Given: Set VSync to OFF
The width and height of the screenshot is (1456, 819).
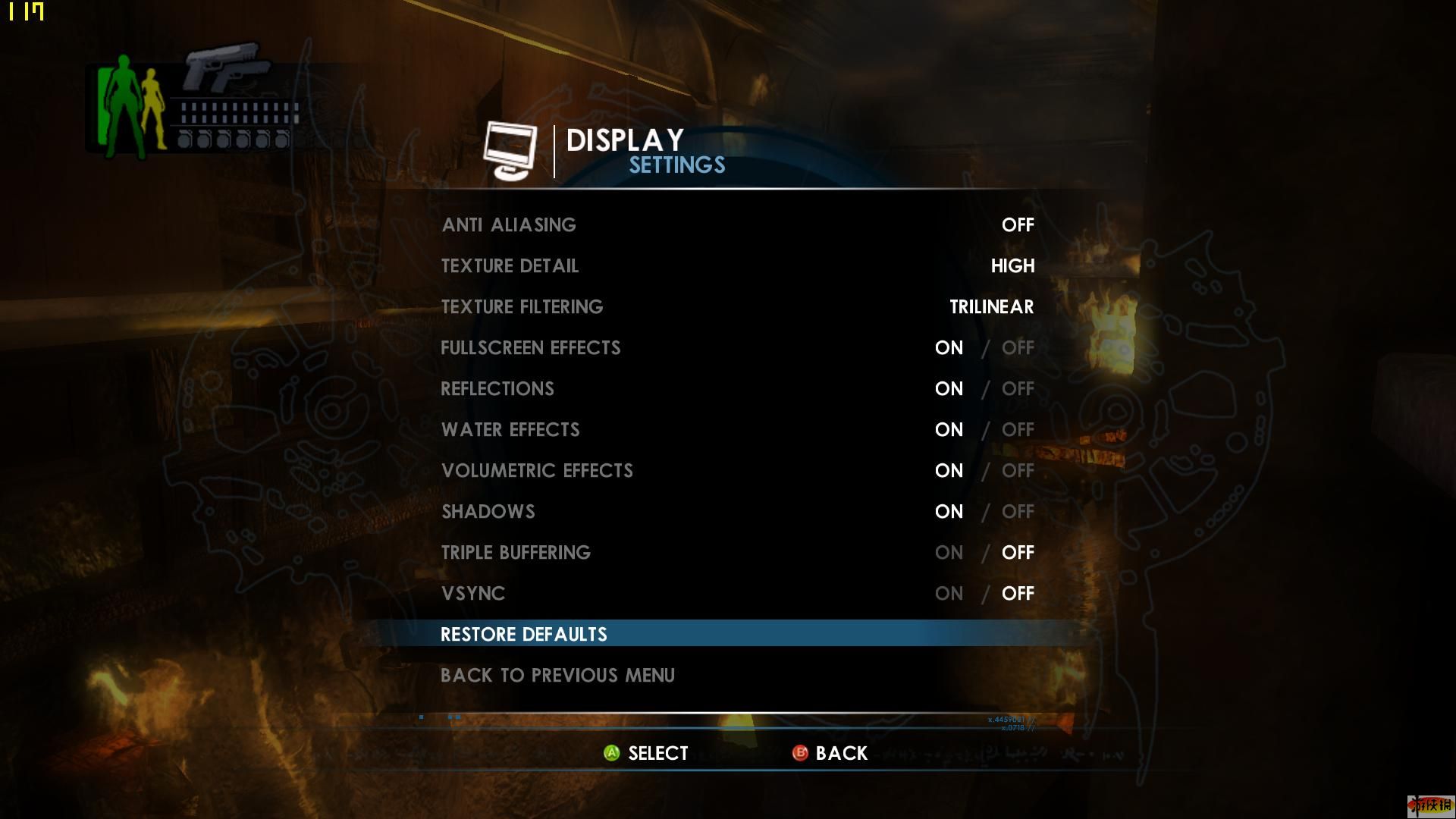Looking at the screenshot, I should point(1017,594).
